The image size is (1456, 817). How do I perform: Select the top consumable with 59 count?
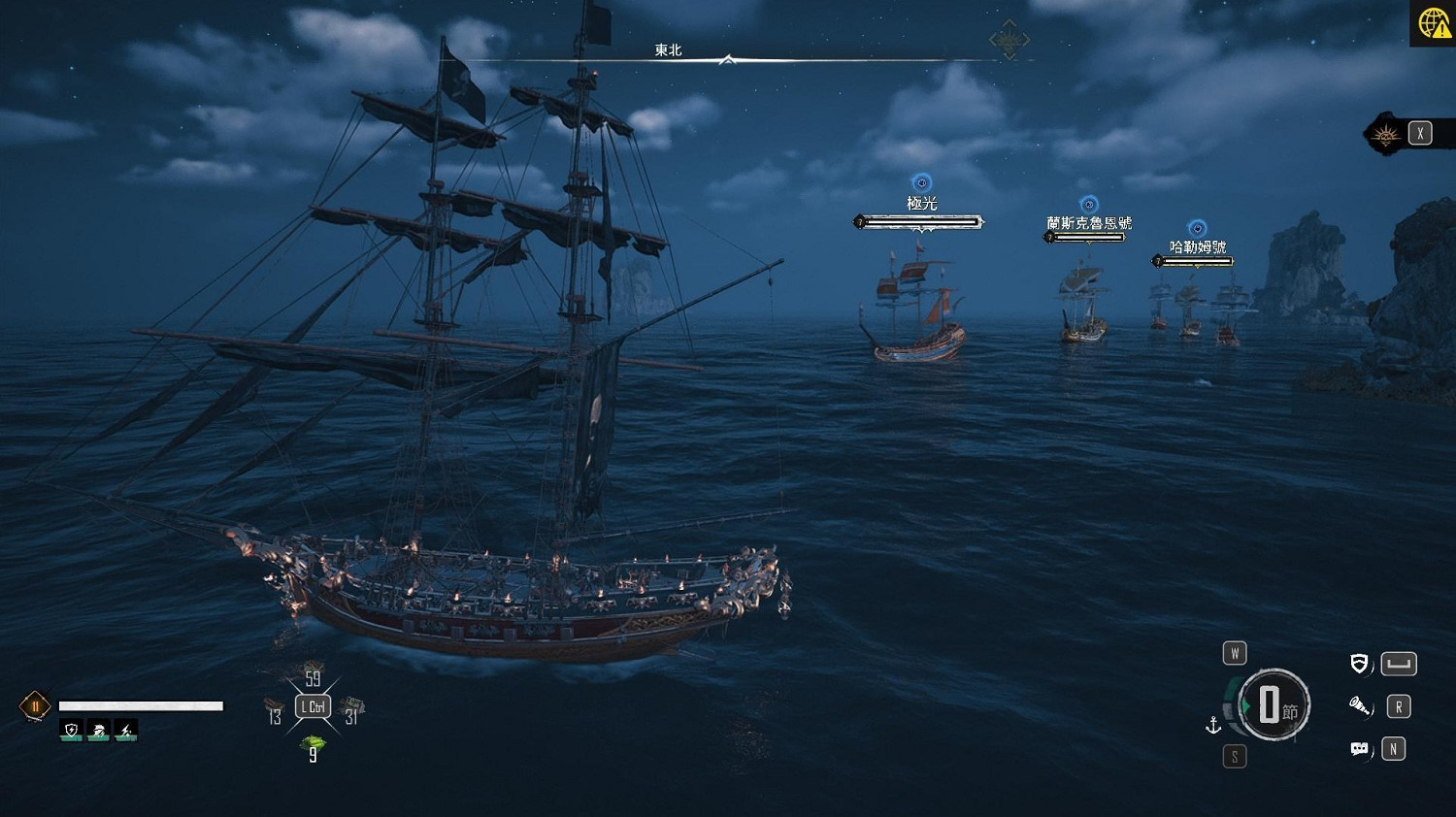point(313,676)
